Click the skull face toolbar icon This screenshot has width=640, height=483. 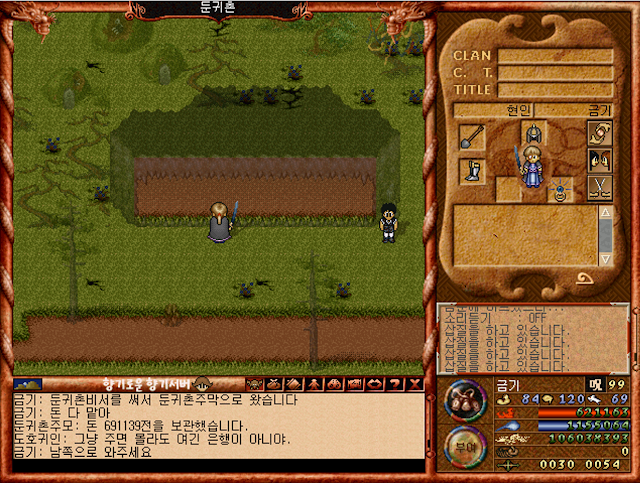coord(254,383)
